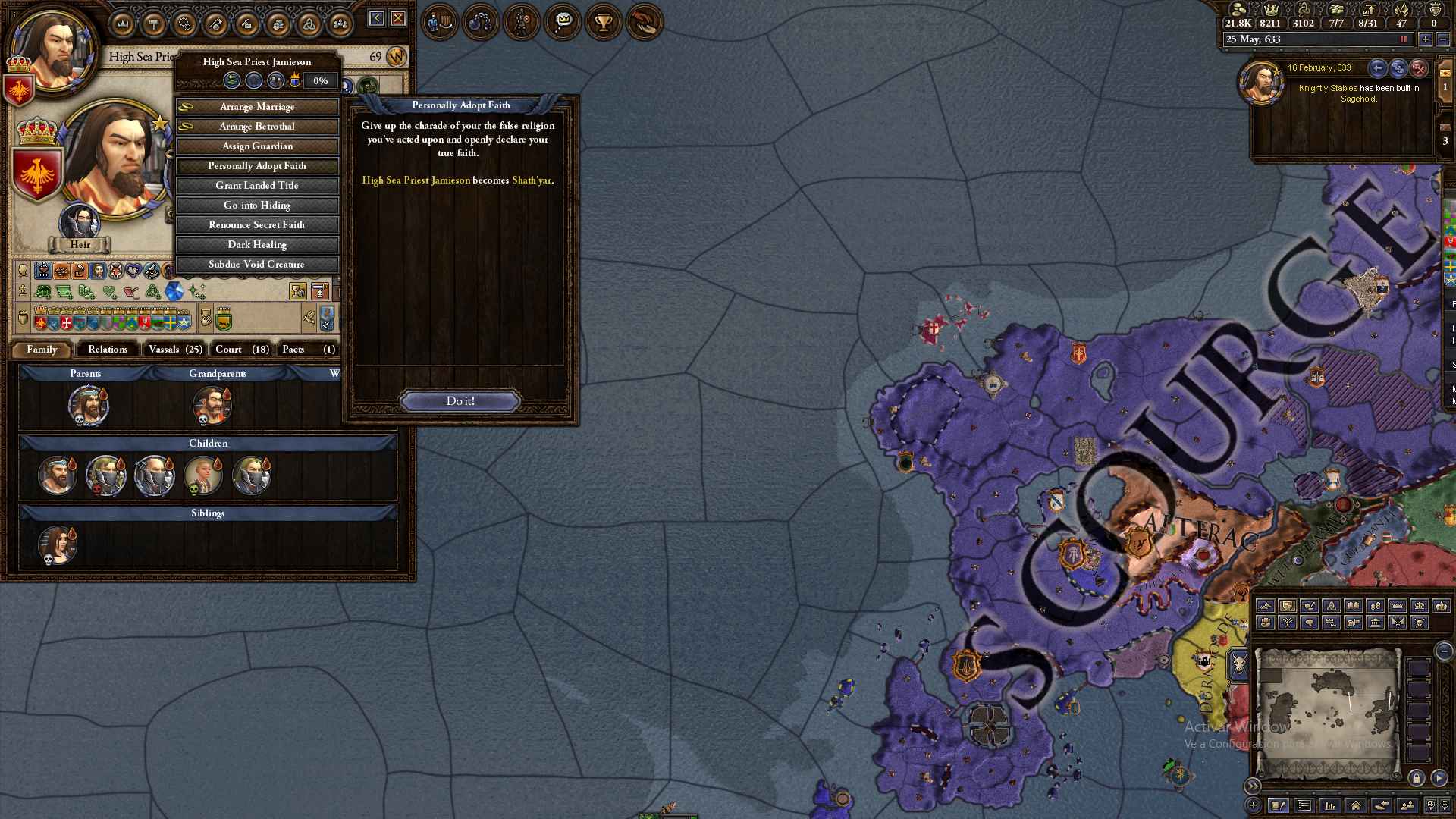The width and height of the screenshot is (1456, 819).
Task: Select Subdue Void Creature
Action: click(257, 265)
